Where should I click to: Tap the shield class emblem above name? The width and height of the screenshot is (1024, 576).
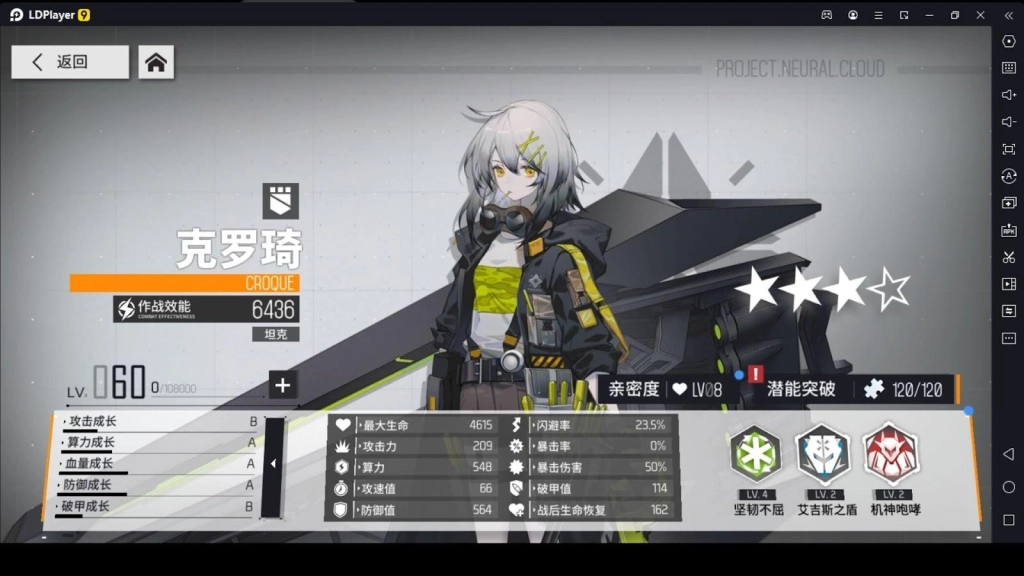(281, 201)
